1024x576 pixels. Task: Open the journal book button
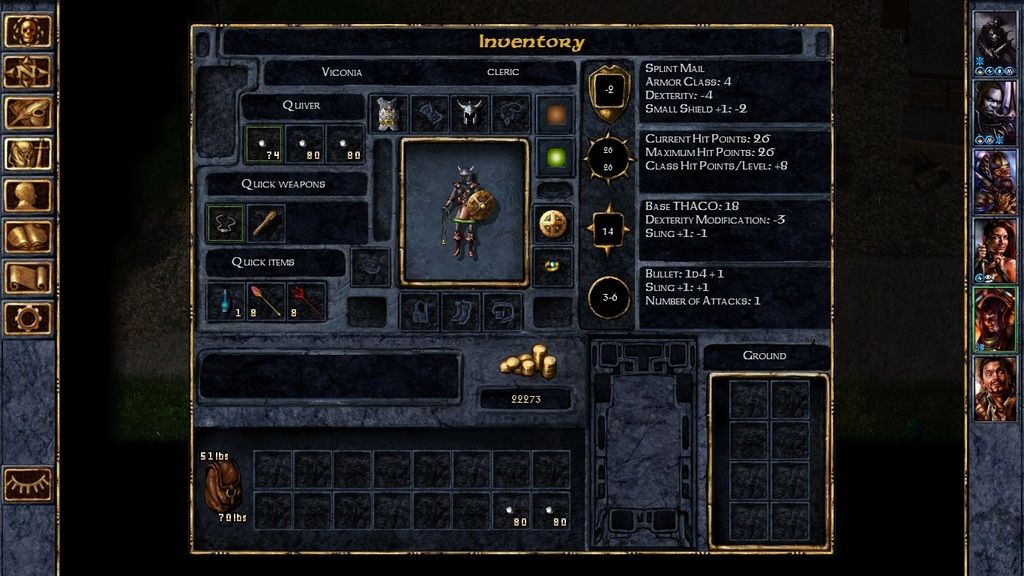[28, 236]
